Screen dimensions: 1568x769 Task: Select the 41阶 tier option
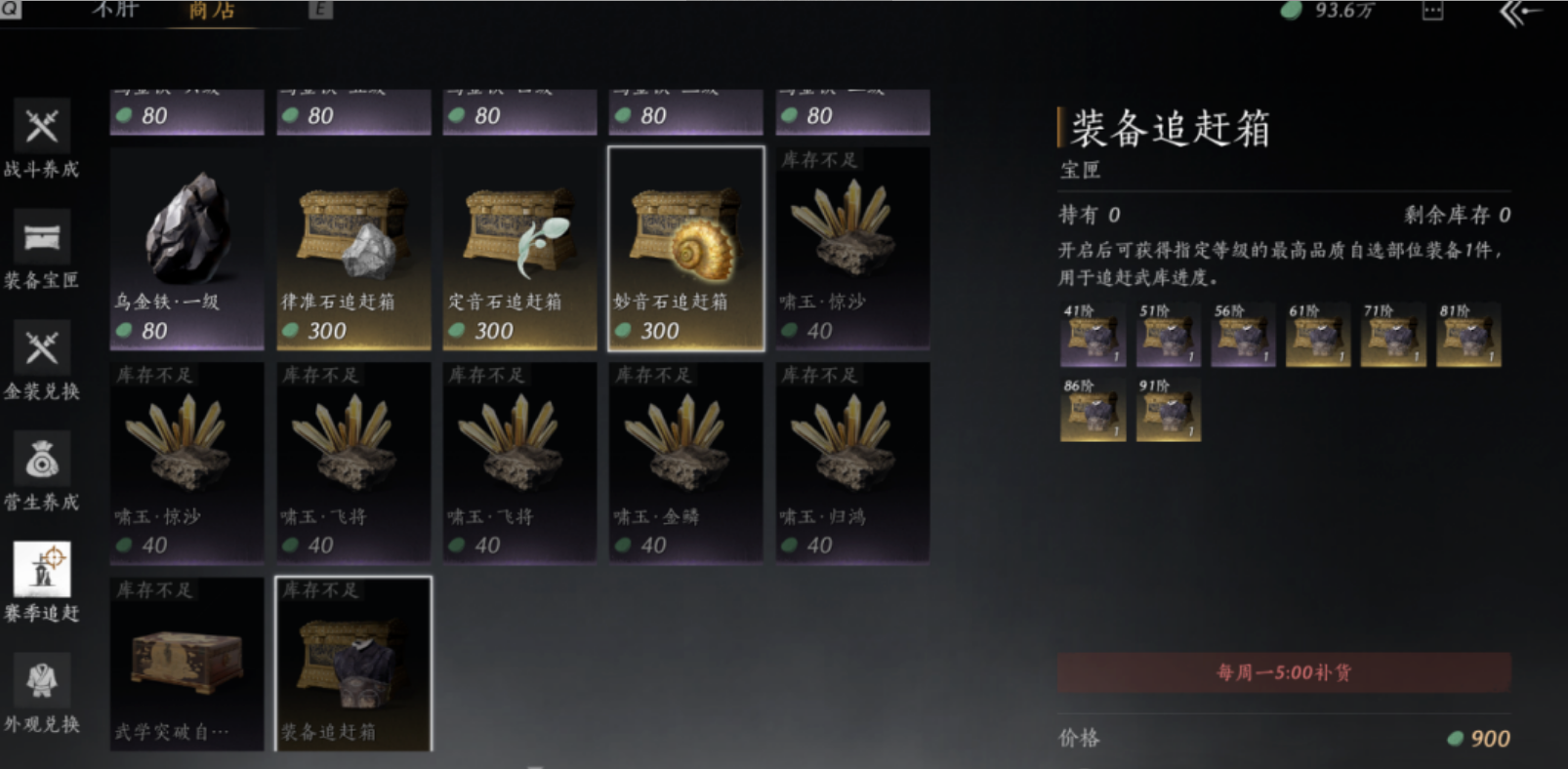pos(1092,336)
